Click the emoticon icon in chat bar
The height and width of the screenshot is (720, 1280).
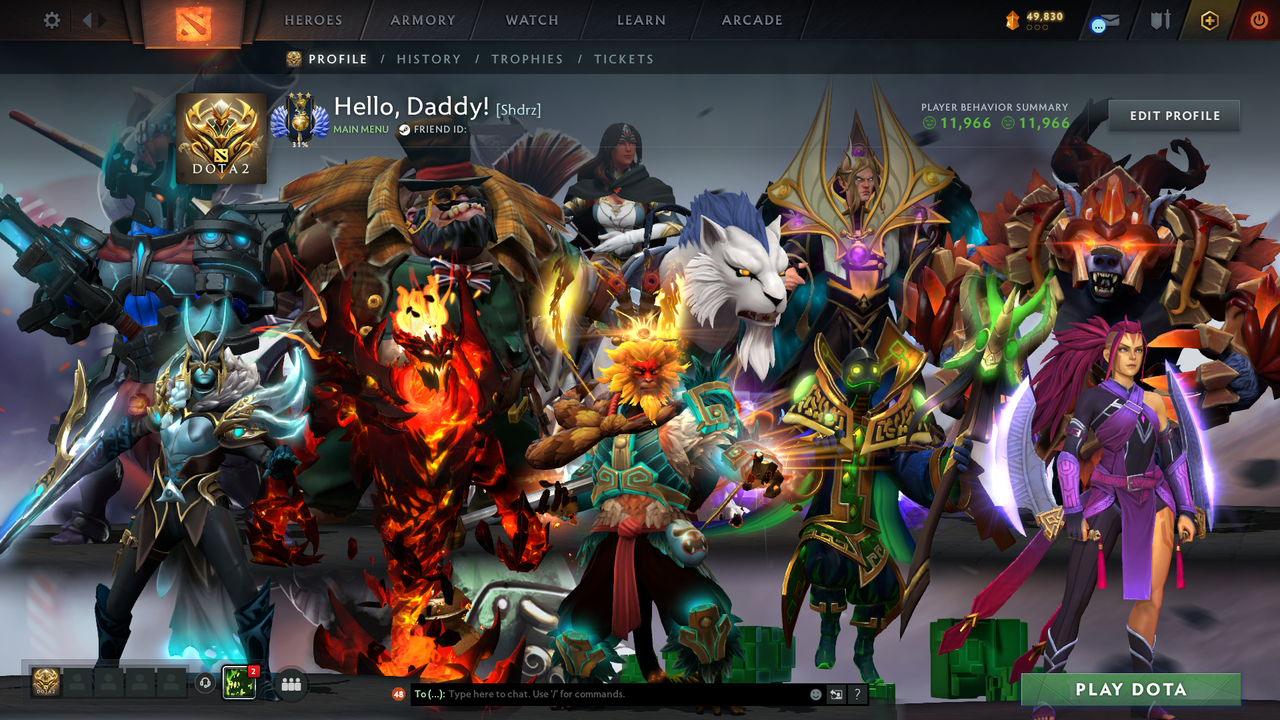coord(816,695)
